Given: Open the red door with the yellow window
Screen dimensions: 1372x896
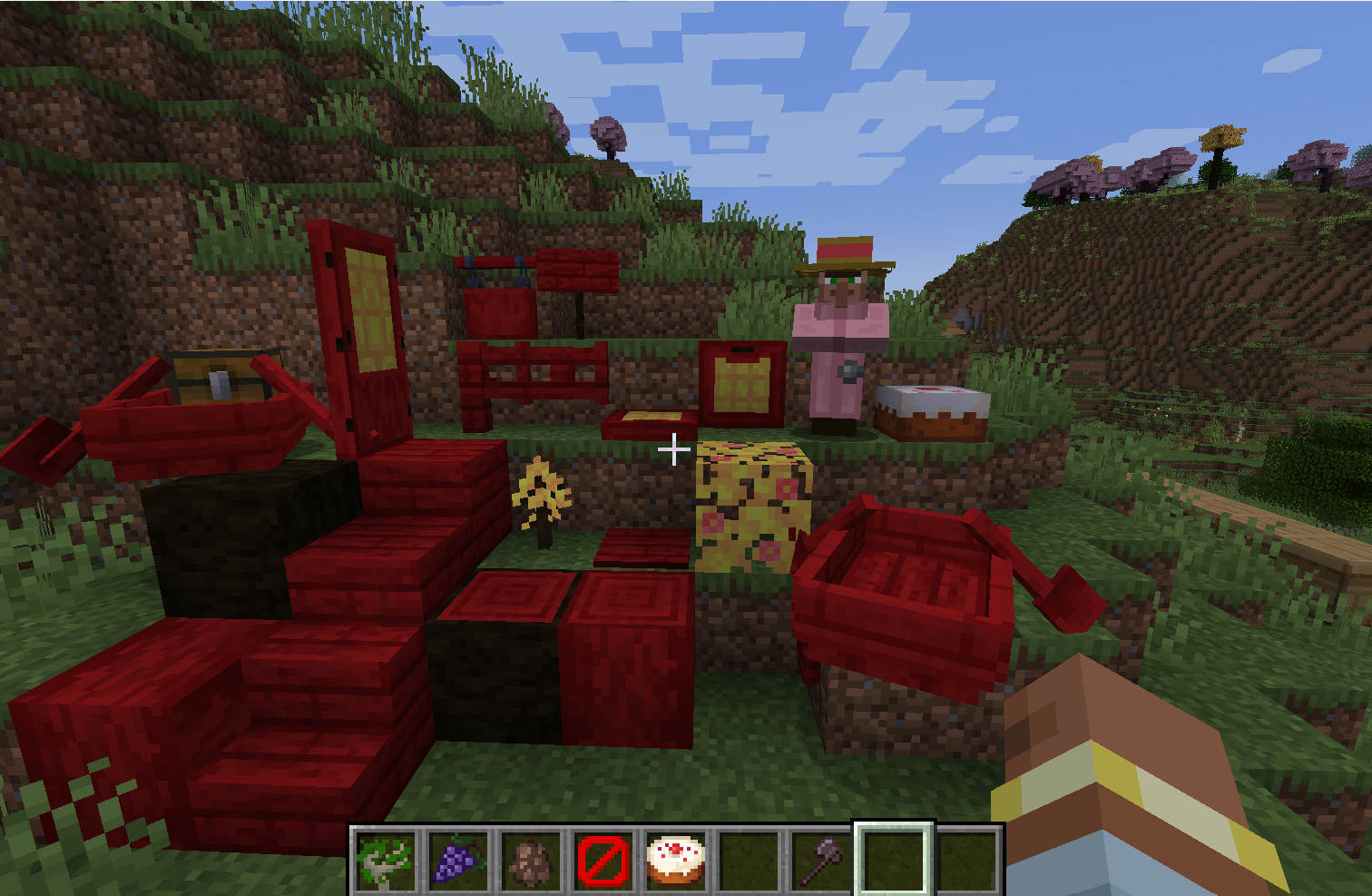Looking at the screenshot, I should point(363,345).
